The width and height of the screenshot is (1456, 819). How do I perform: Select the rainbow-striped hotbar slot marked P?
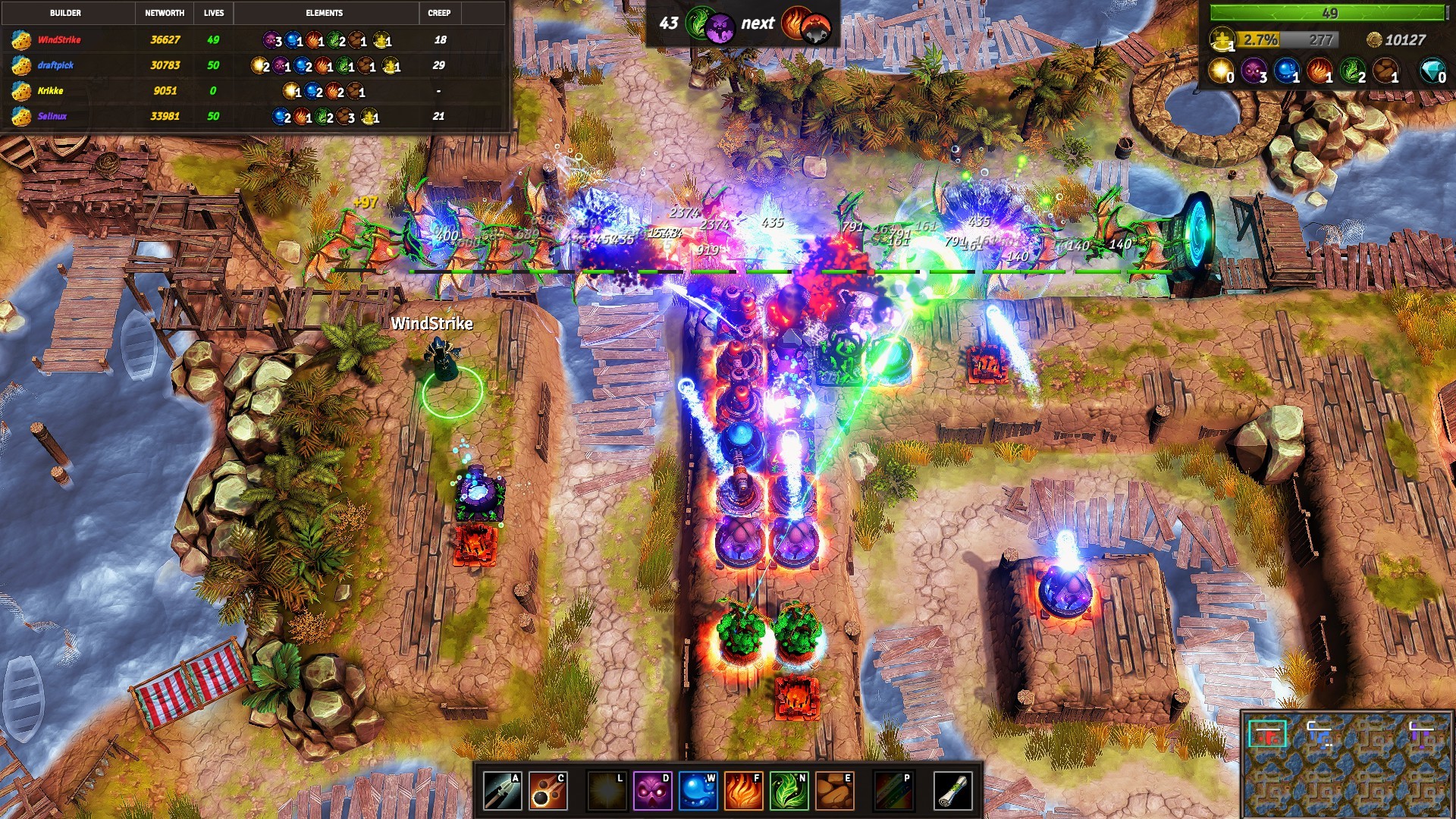point(893,791)
